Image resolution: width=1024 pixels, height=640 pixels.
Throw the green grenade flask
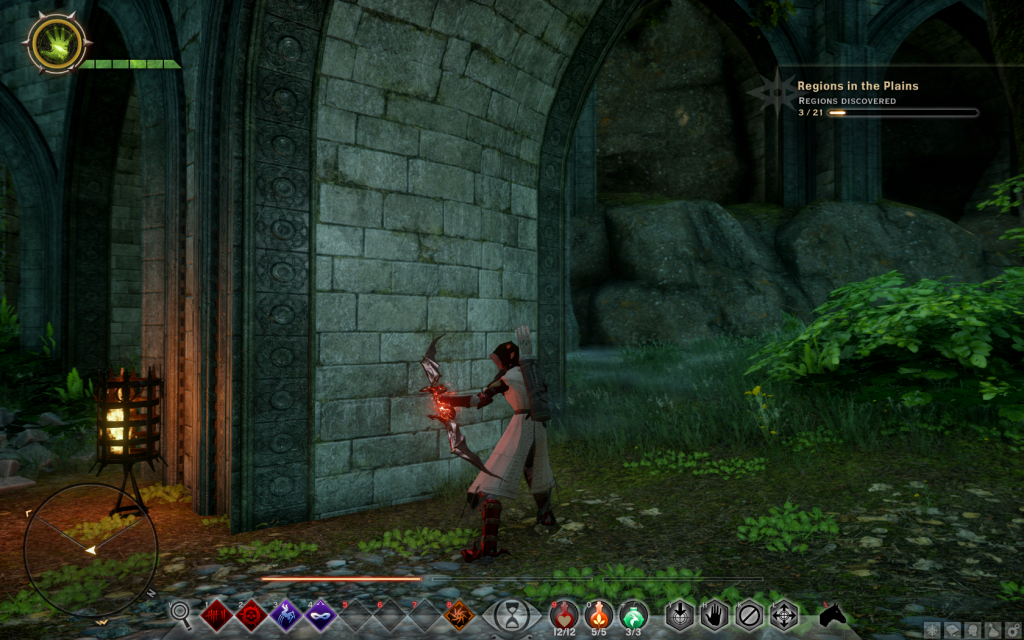(x=633, y=612)
